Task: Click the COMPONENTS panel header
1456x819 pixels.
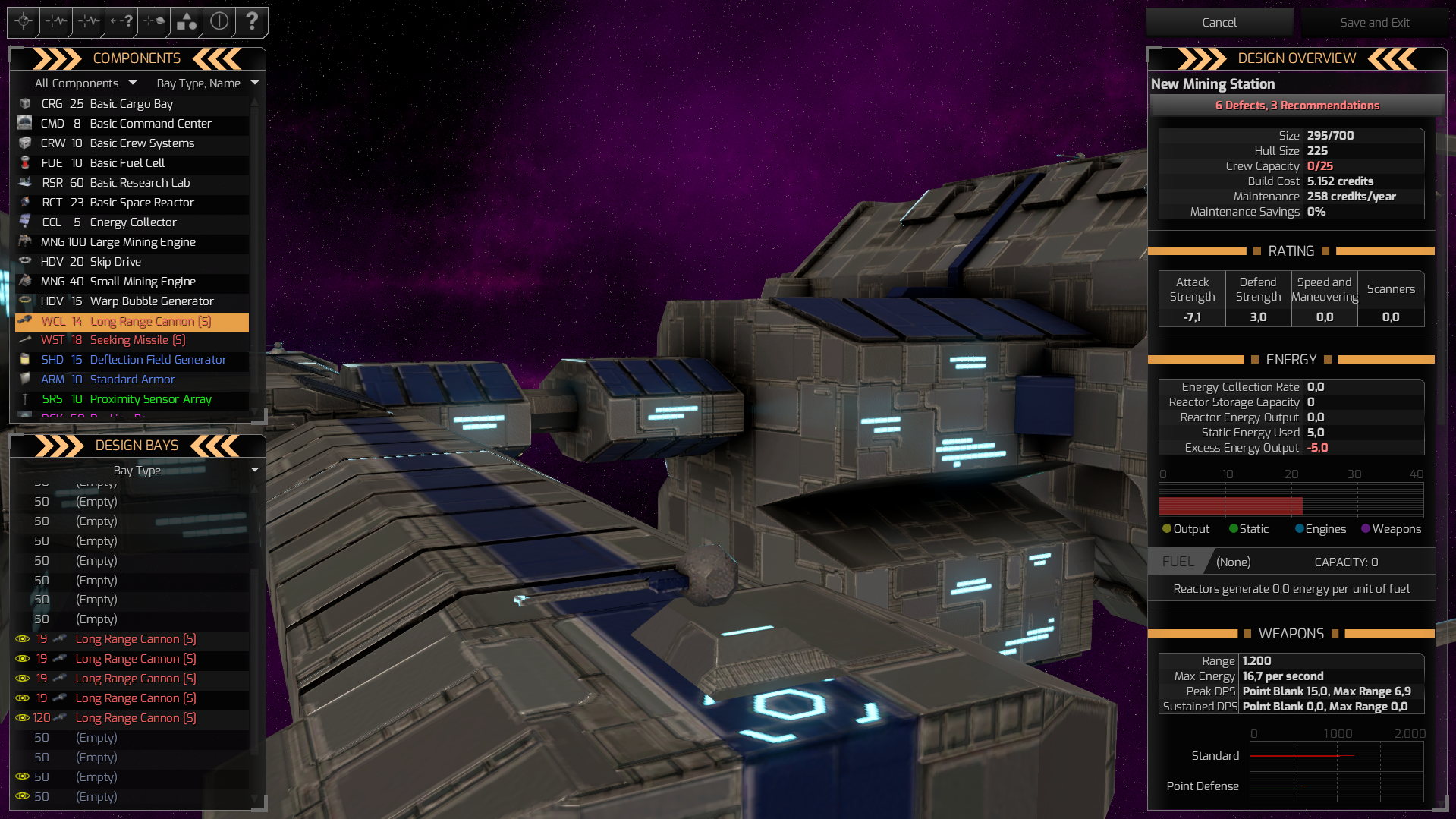Action: [x=137, y=58]
